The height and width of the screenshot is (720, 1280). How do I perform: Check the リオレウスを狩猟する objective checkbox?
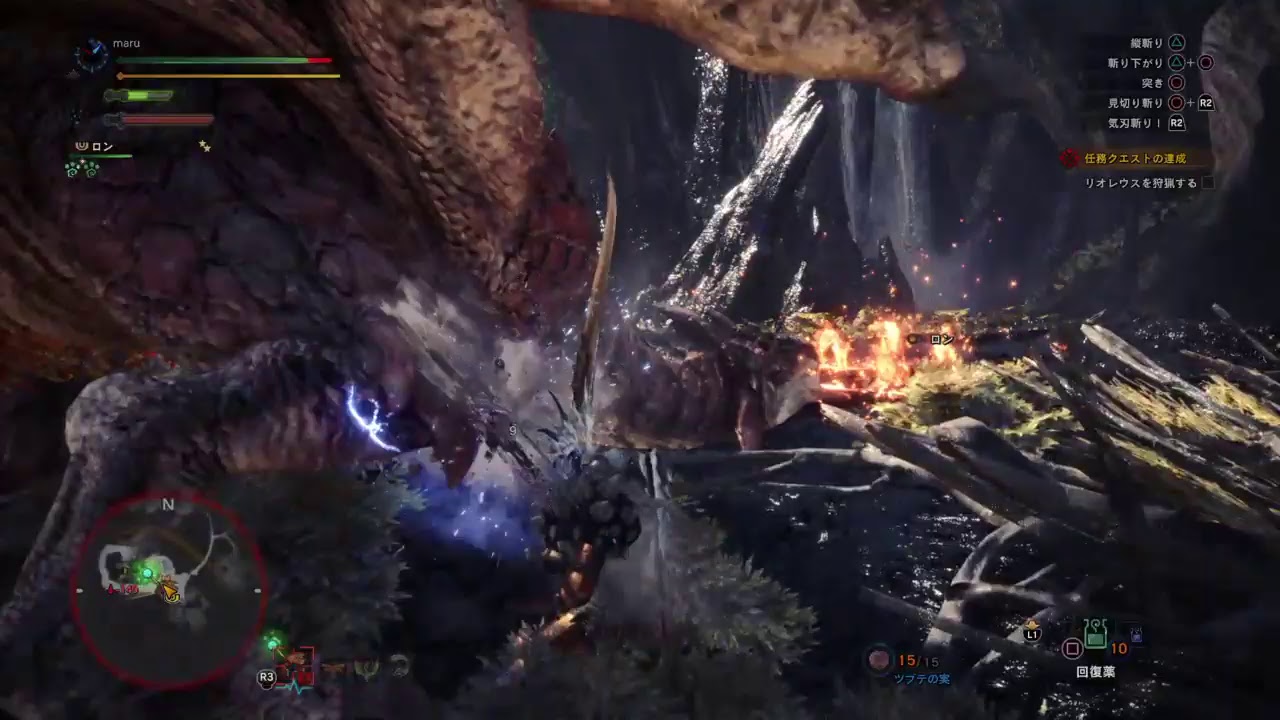tap(1208, 183)
